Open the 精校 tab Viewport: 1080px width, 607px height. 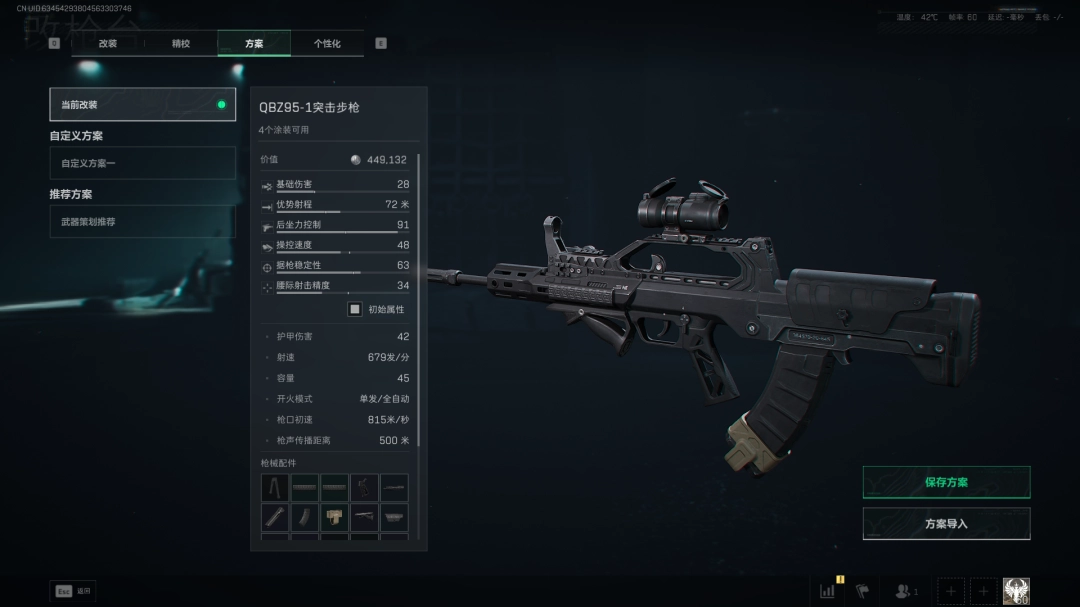[181, 43]
